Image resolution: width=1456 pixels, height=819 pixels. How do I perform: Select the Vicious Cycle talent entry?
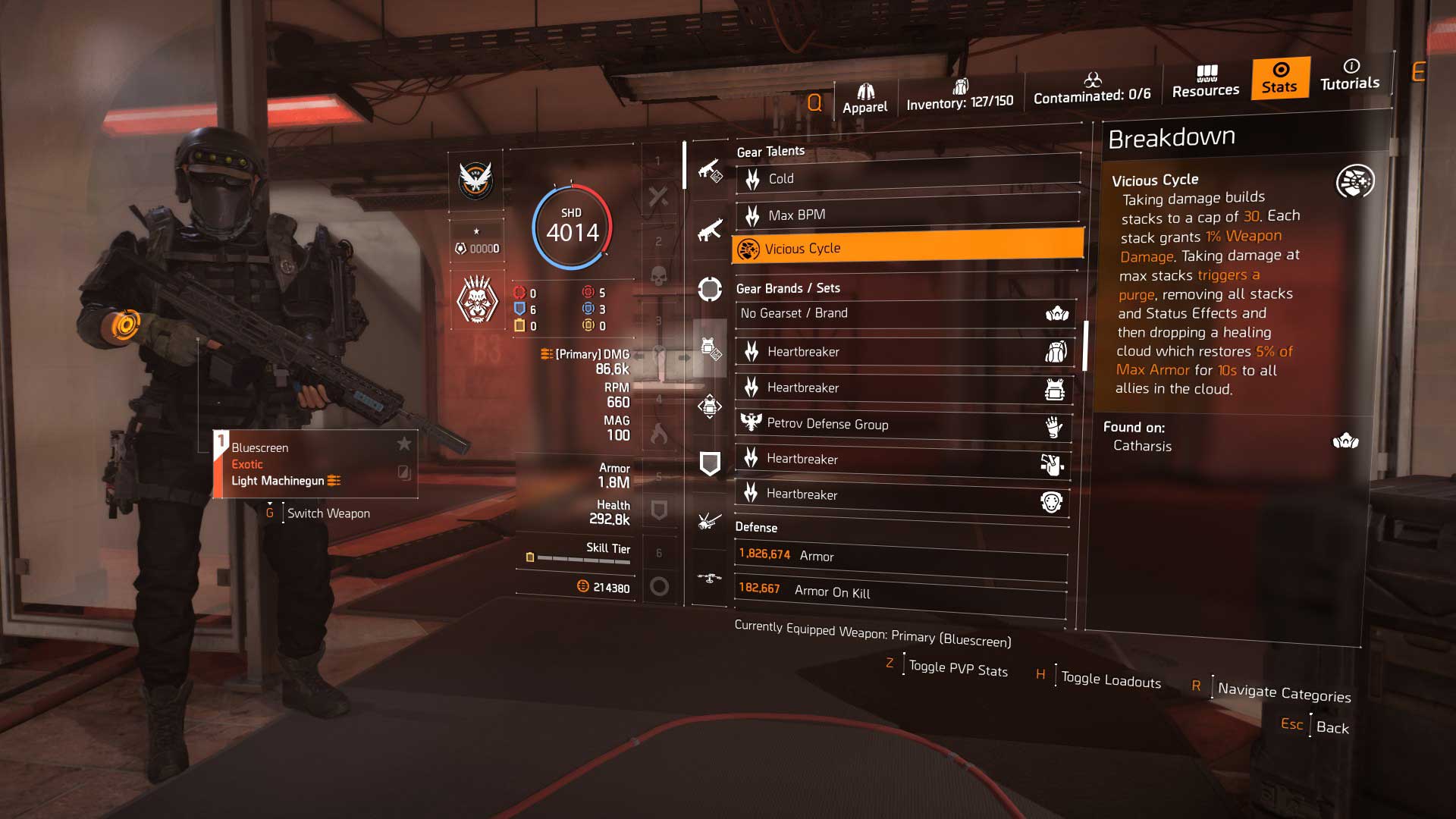[902, 248]
